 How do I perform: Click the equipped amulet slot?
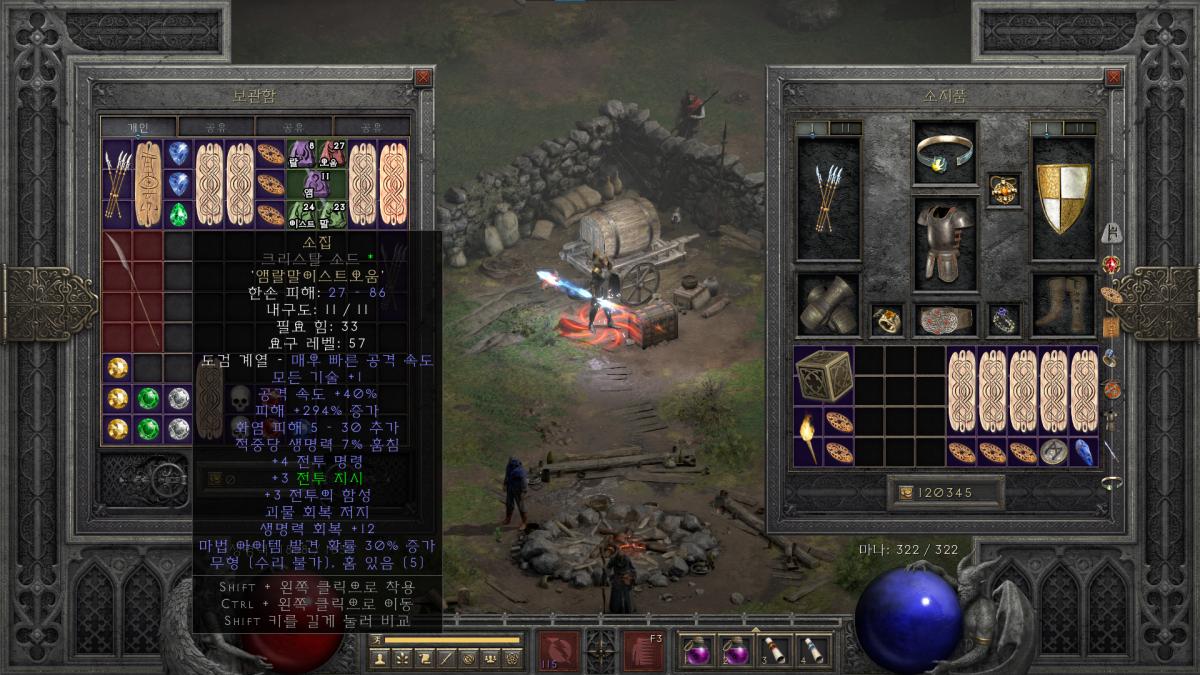[1003, 189]
